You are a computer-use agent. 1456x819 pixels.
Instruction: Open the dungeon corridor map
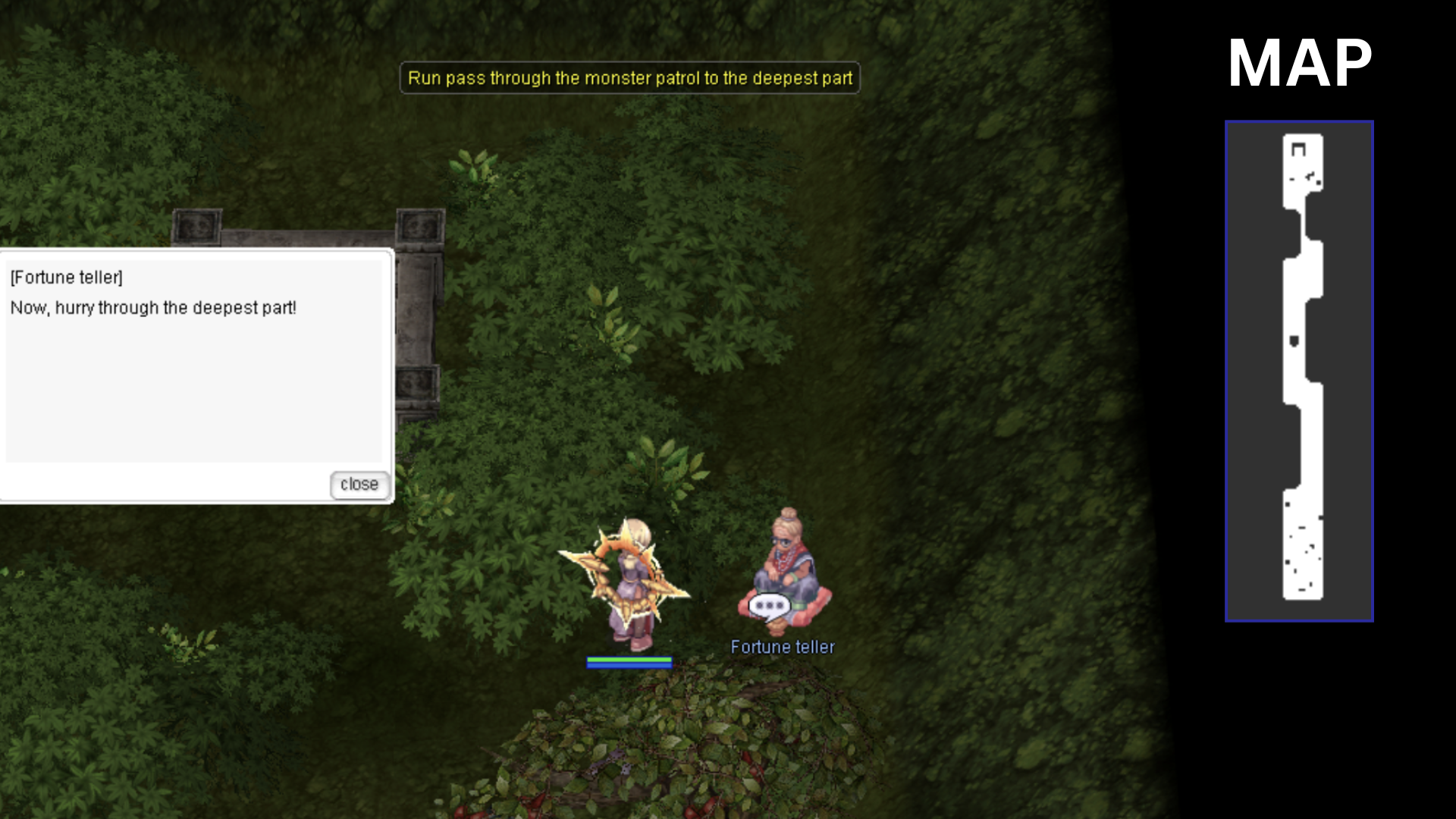tap(1298, 371)
